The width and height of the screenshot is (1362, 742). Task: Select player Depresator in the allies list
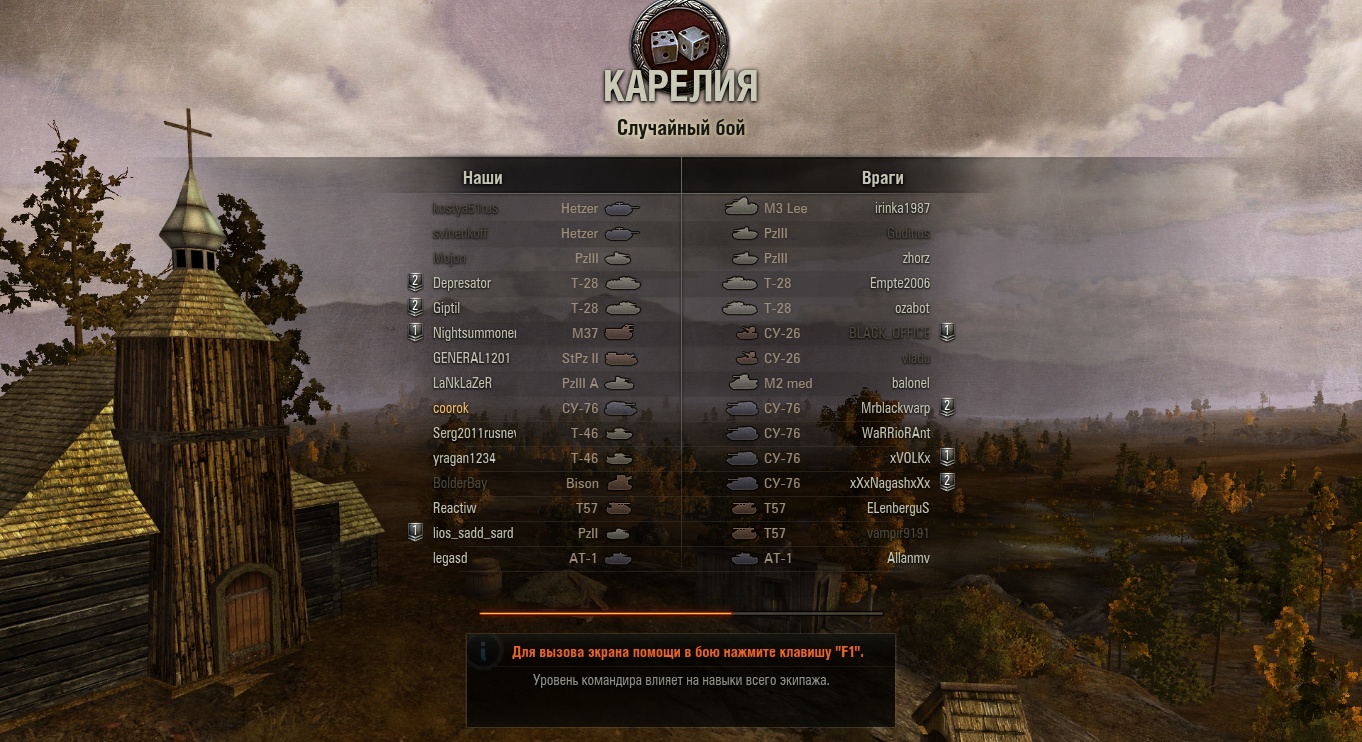[462, 283]
